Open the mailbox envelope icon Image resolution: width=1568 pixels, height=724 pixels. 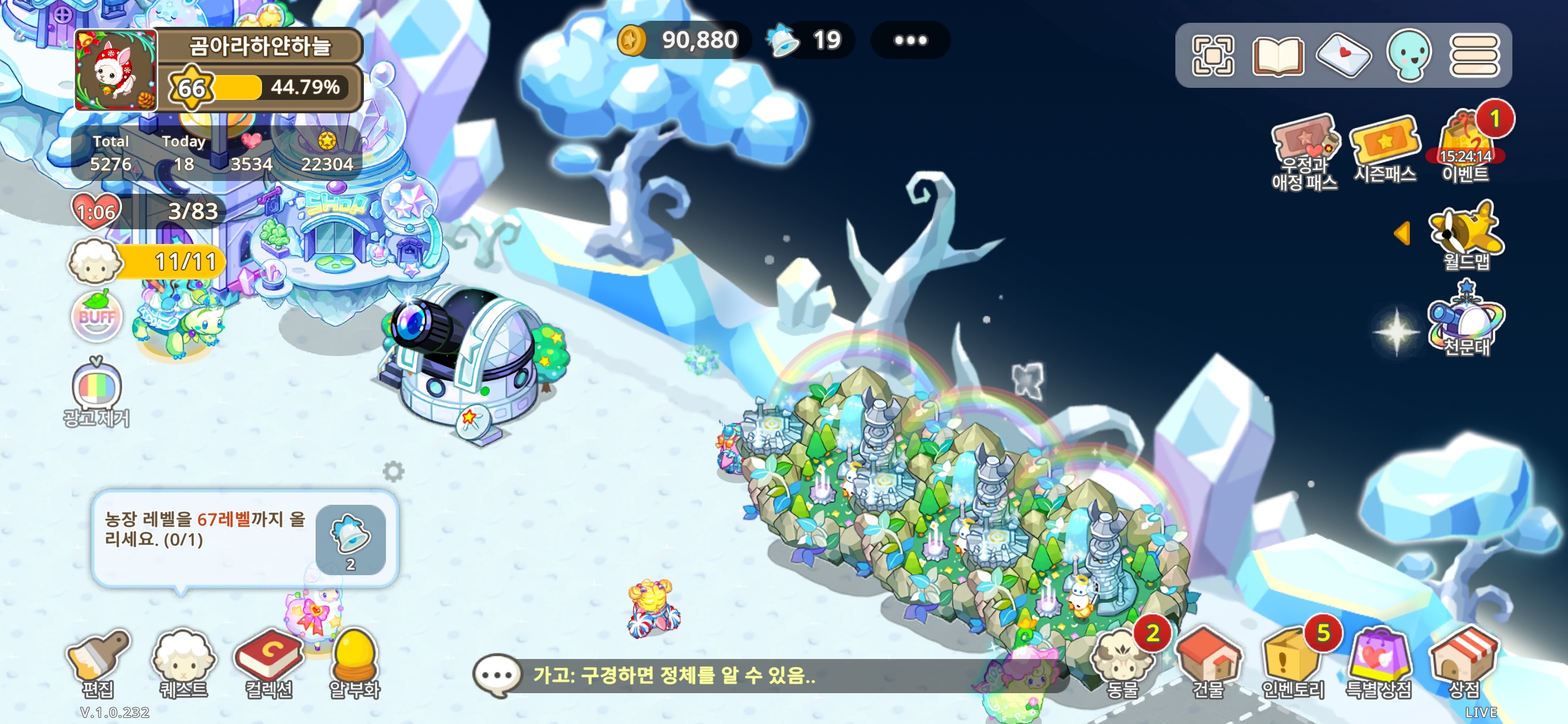[x=1344, y=55]
